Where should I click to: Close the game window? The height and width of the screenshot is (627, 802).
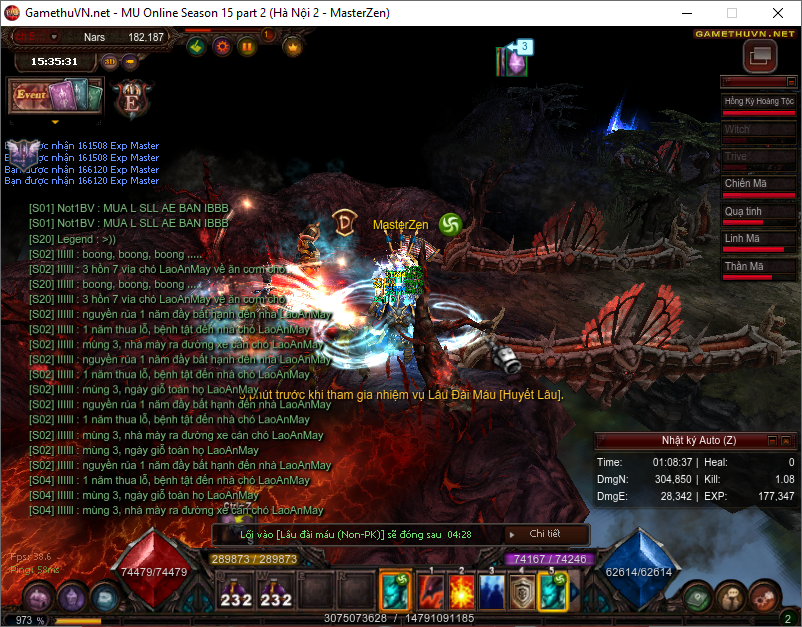point(777,13)
